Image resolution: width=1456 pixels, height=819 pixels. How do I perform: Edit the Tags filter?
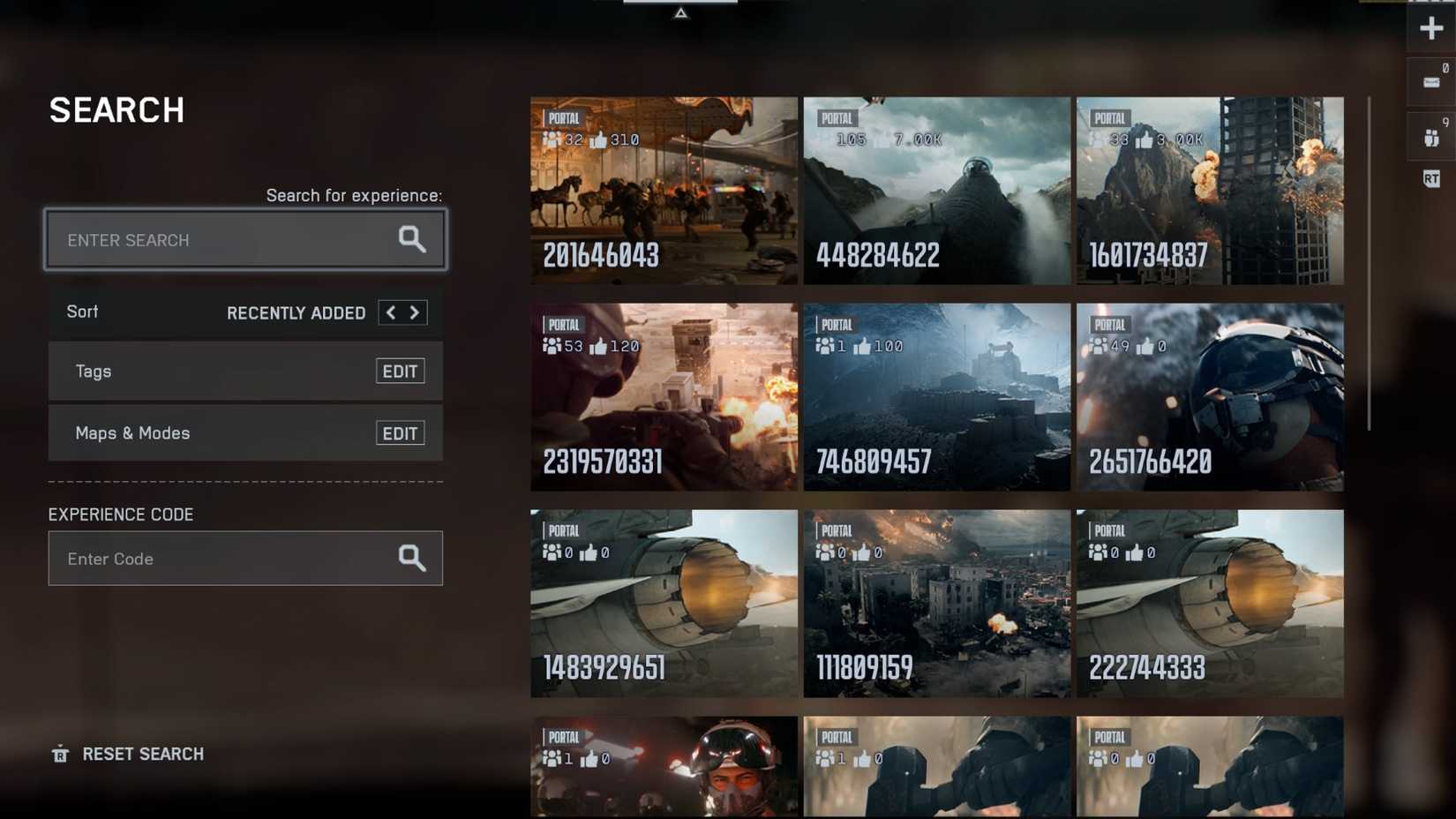coord(400,371)
